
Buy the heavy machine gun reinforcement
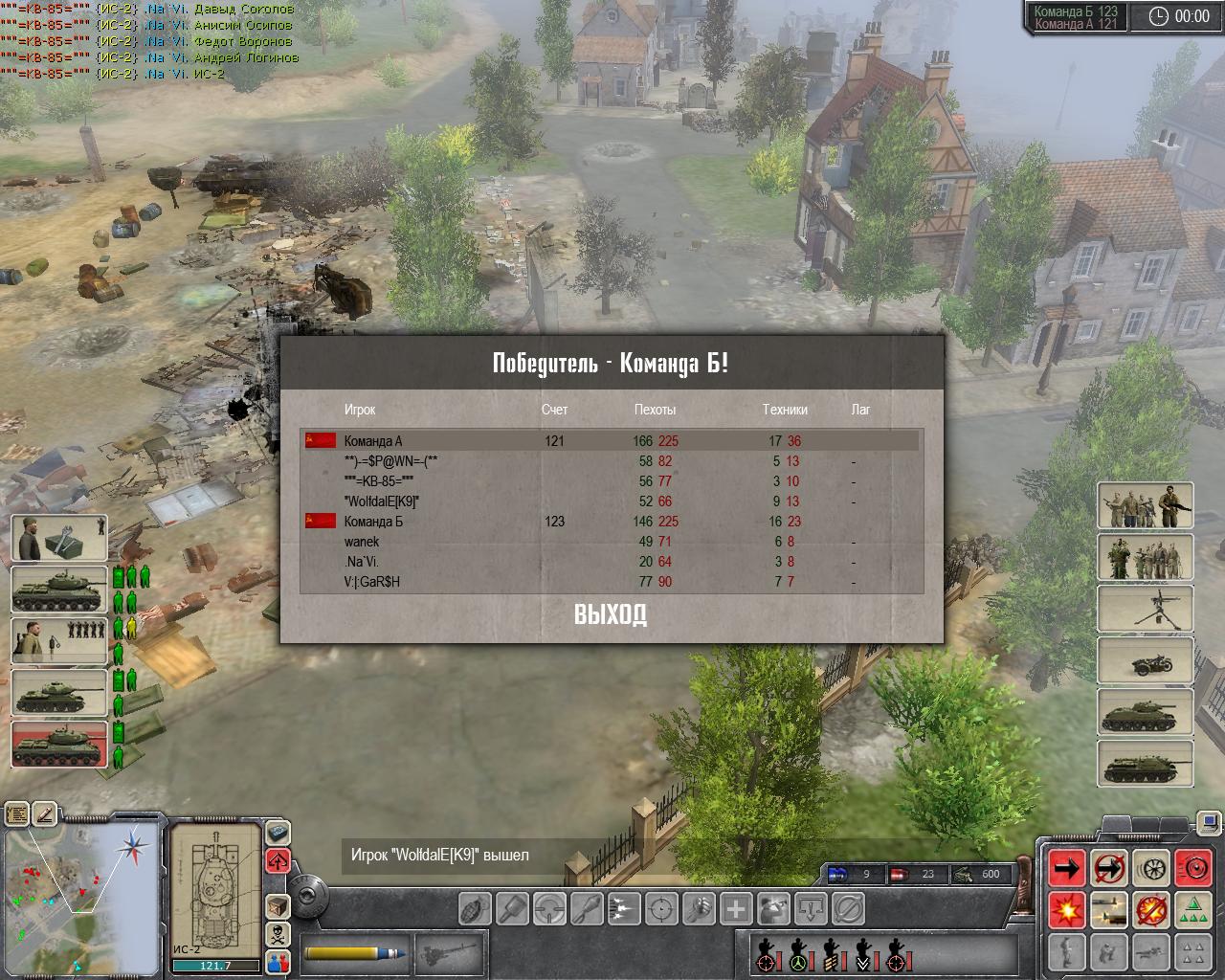click(x=1145, y=608)
